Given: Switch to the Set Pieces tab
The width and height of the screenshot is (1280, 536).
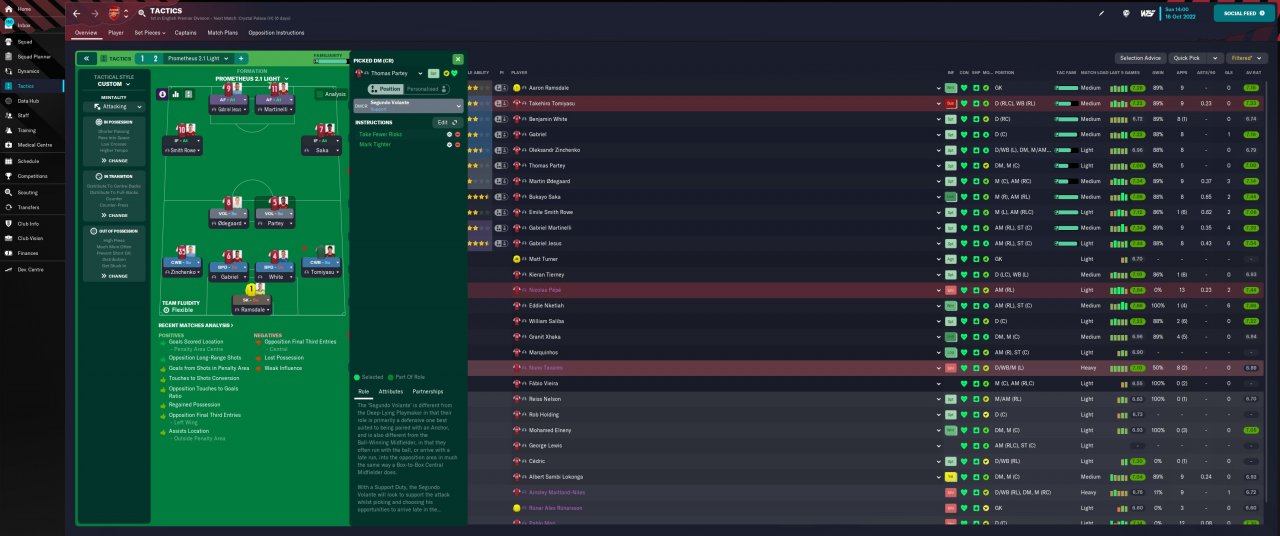Looking at the screenshot, I should [x=148, y=33].
